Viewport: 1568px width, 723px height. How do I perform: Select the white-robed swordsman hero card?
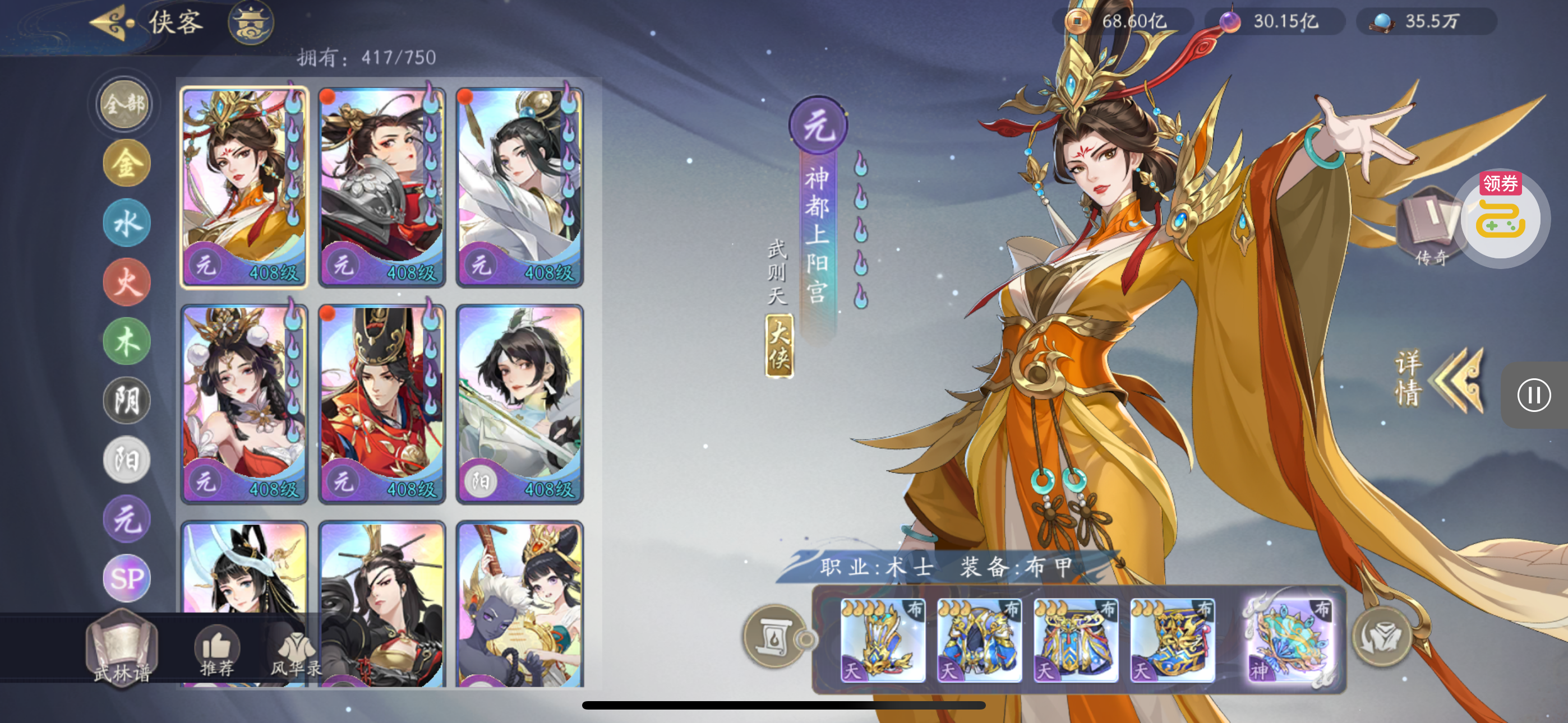pos(520,187)
